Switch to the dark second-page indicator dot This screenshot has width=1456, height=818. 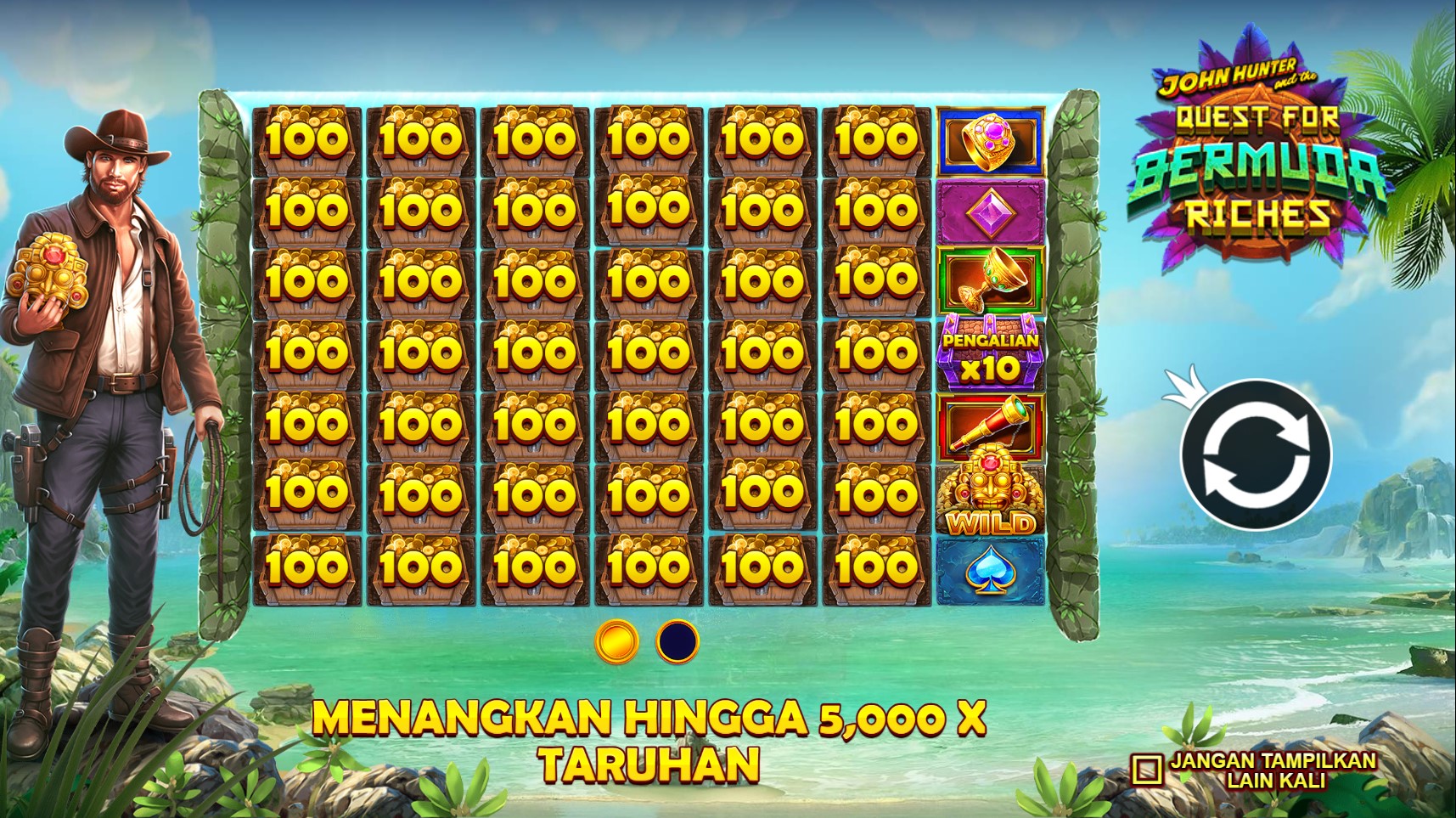pos(677,641)
